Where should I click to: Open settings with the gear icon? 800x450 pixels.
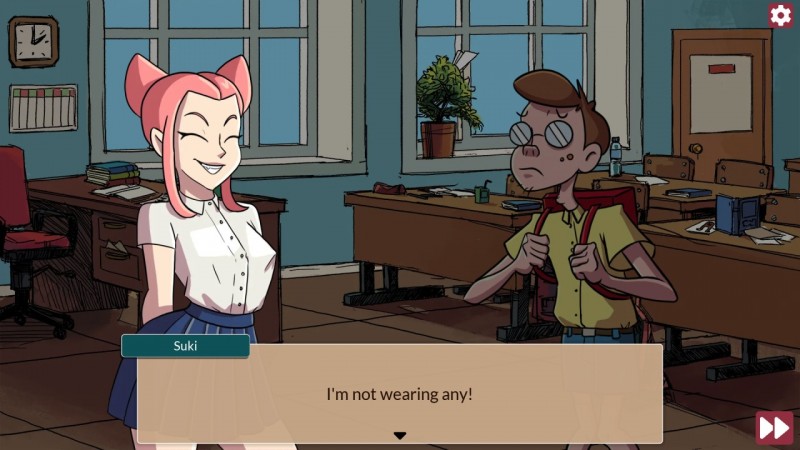click(x=781, y=15)
